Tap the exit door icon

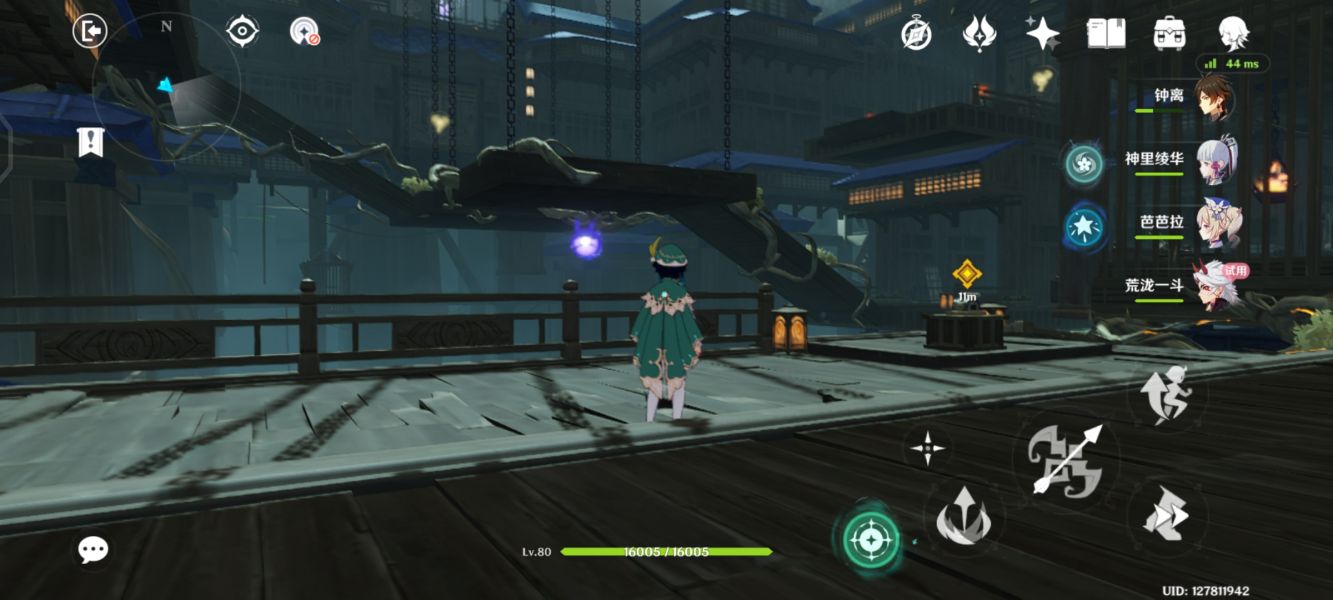point(90,31)
